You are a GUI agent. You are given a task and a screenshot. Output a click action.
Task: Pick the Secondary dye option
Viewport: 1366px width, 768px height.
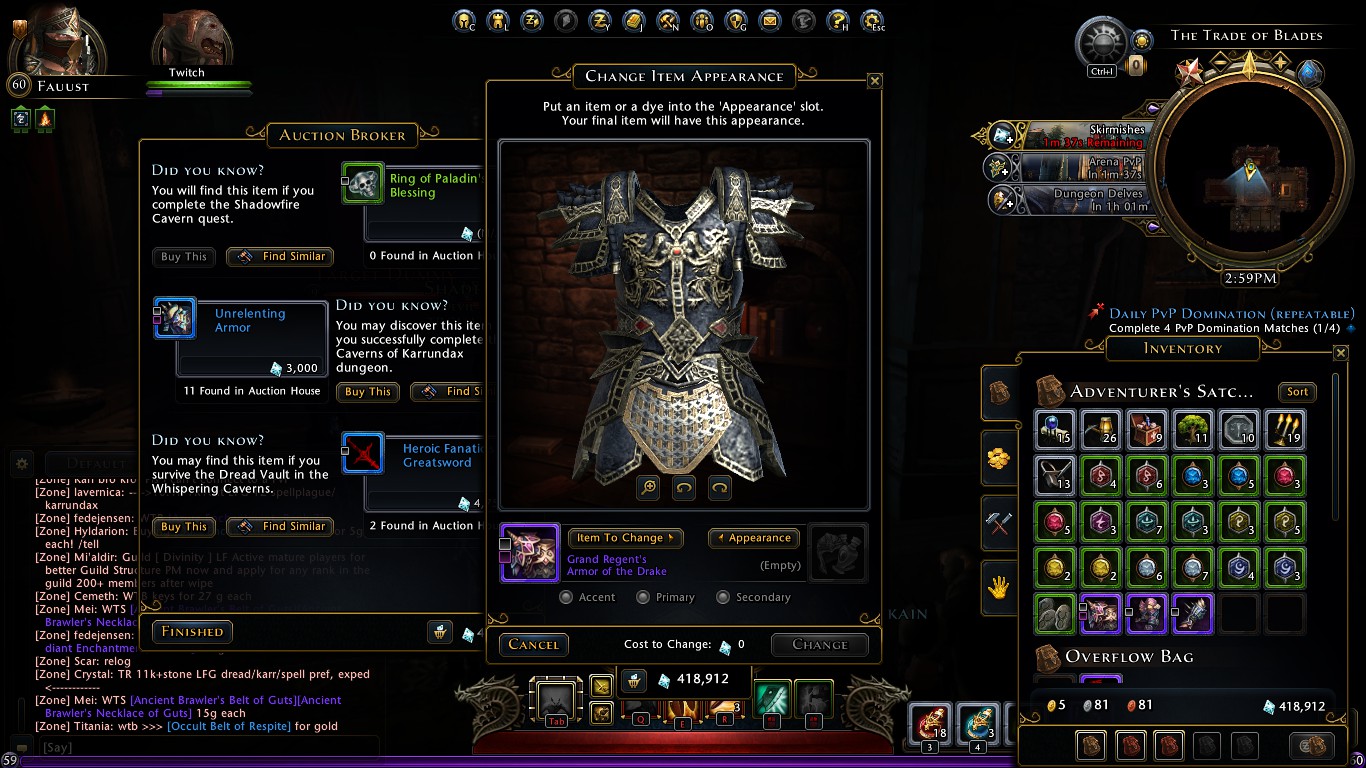(x=723, y=597)
